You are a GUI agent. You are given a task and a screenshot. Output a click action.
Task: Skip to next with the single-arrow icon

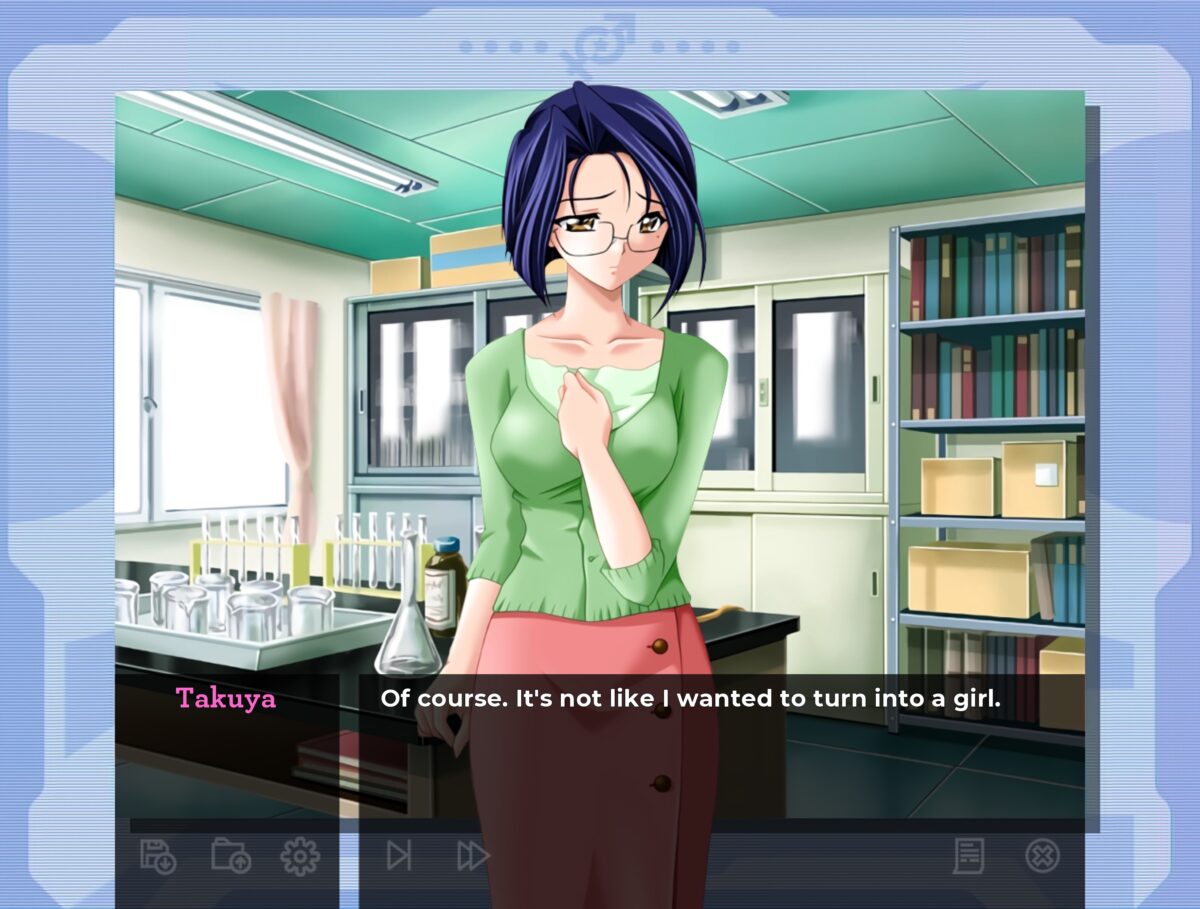pyautogui.click(x=399, y=856)
